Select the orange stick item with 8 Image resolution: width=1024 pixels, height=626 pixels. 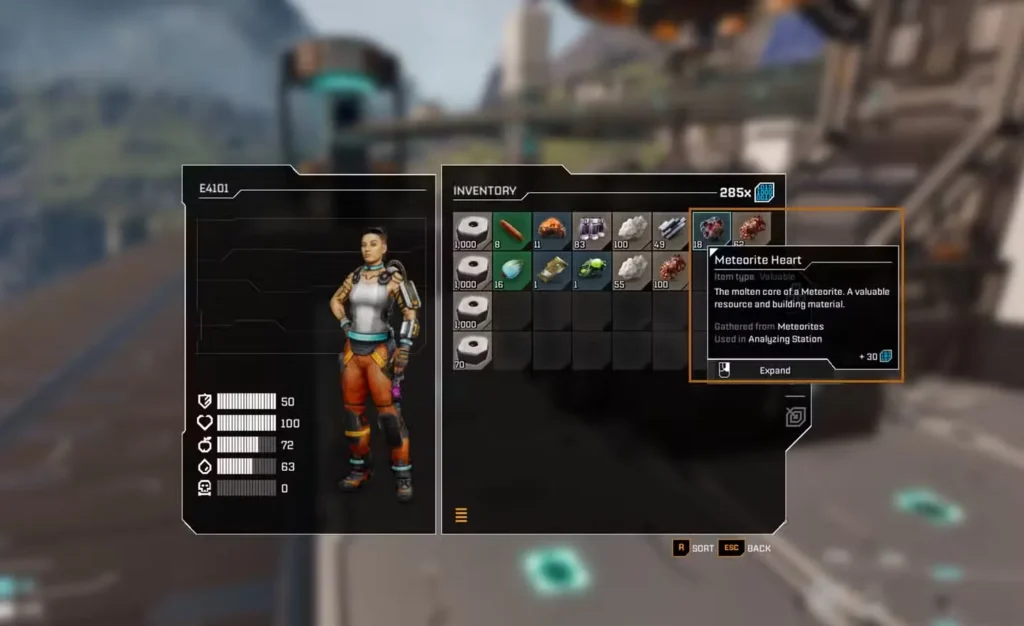click(x=512, y=231)
